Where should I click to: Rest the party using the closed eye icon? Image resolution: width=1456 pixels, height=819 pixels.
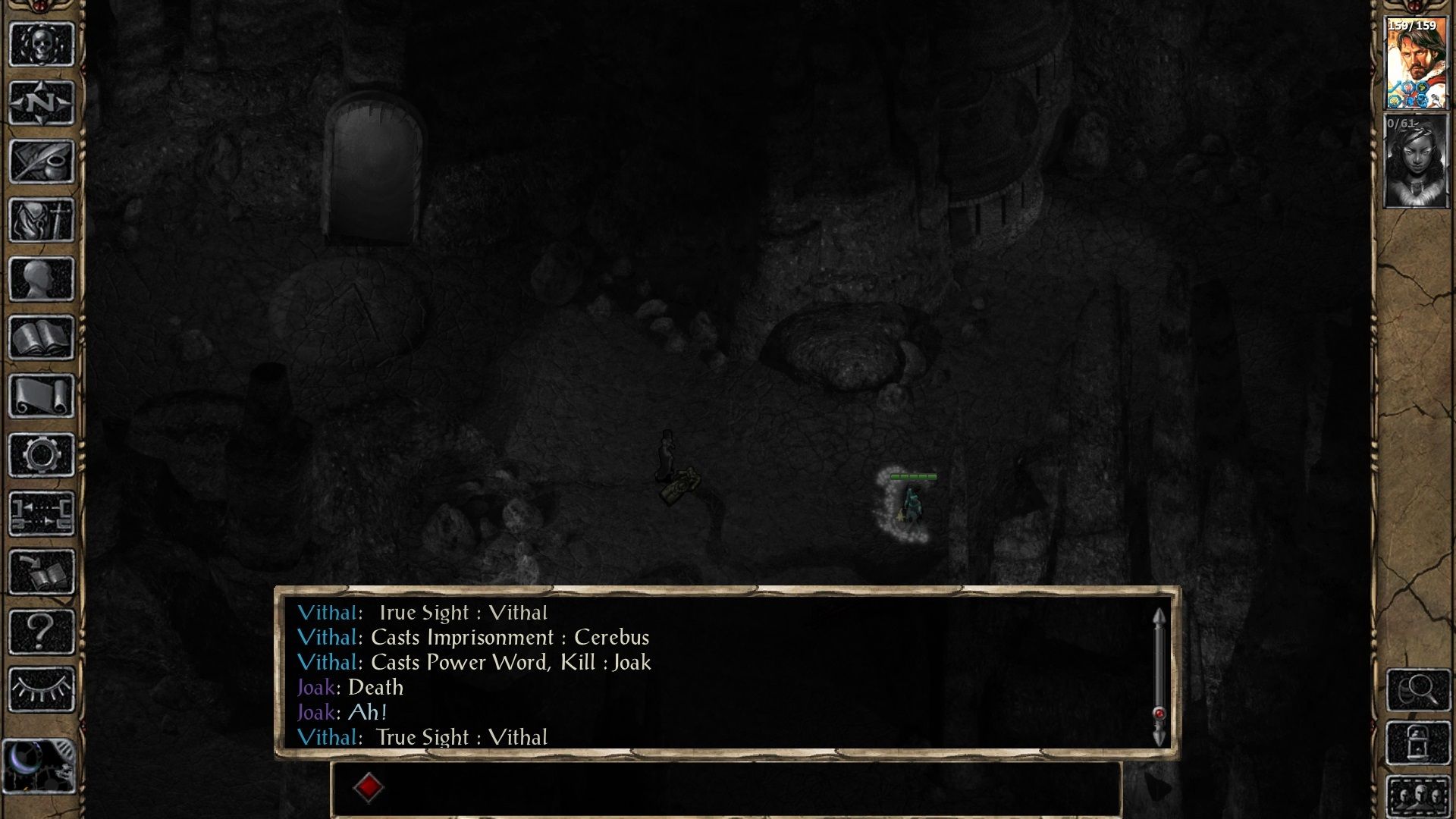click(x=42, y=689)
